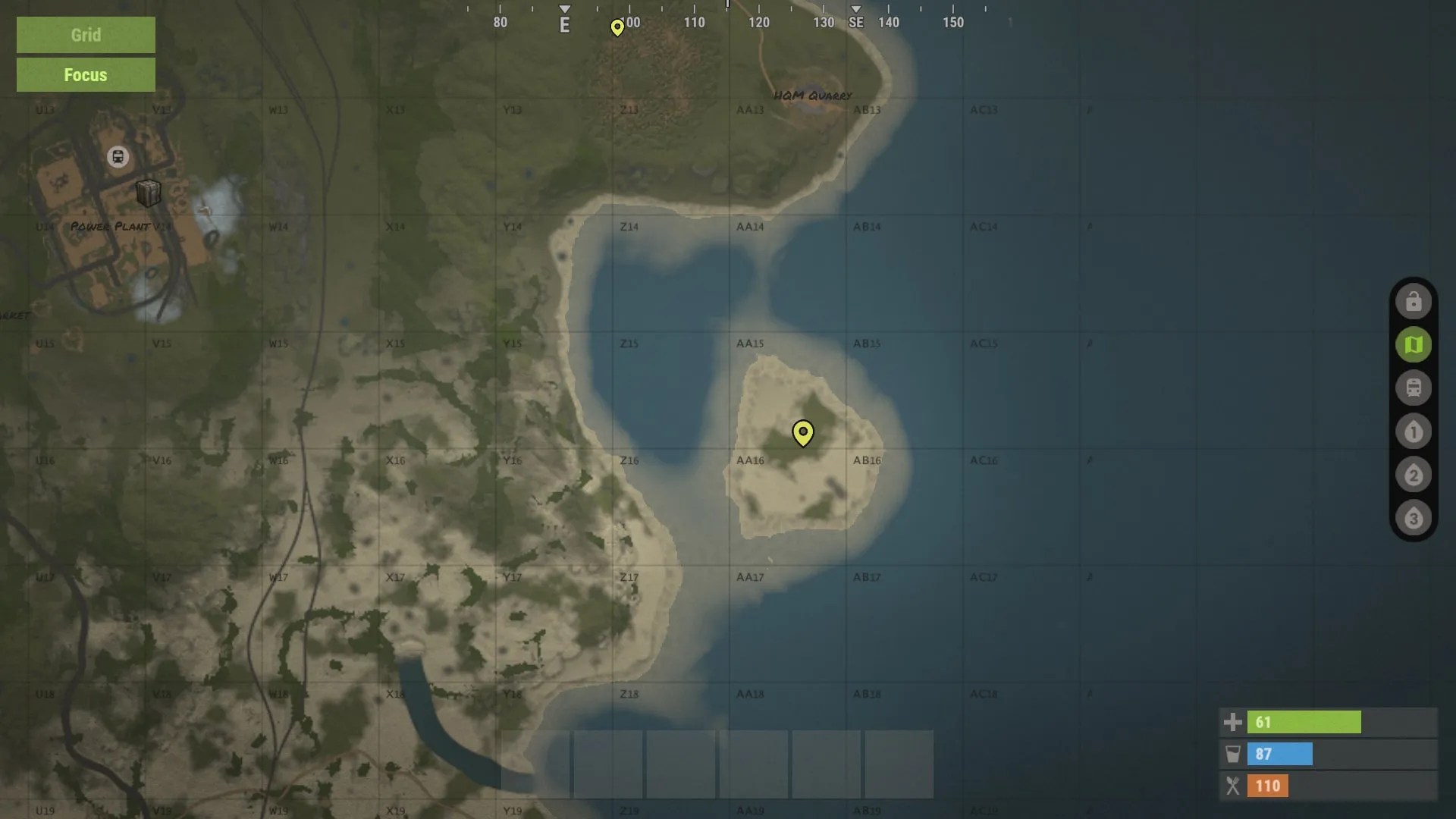1456x819 pixels.
Task: Toggle the map lock padlock
Action: point(1414,300)
